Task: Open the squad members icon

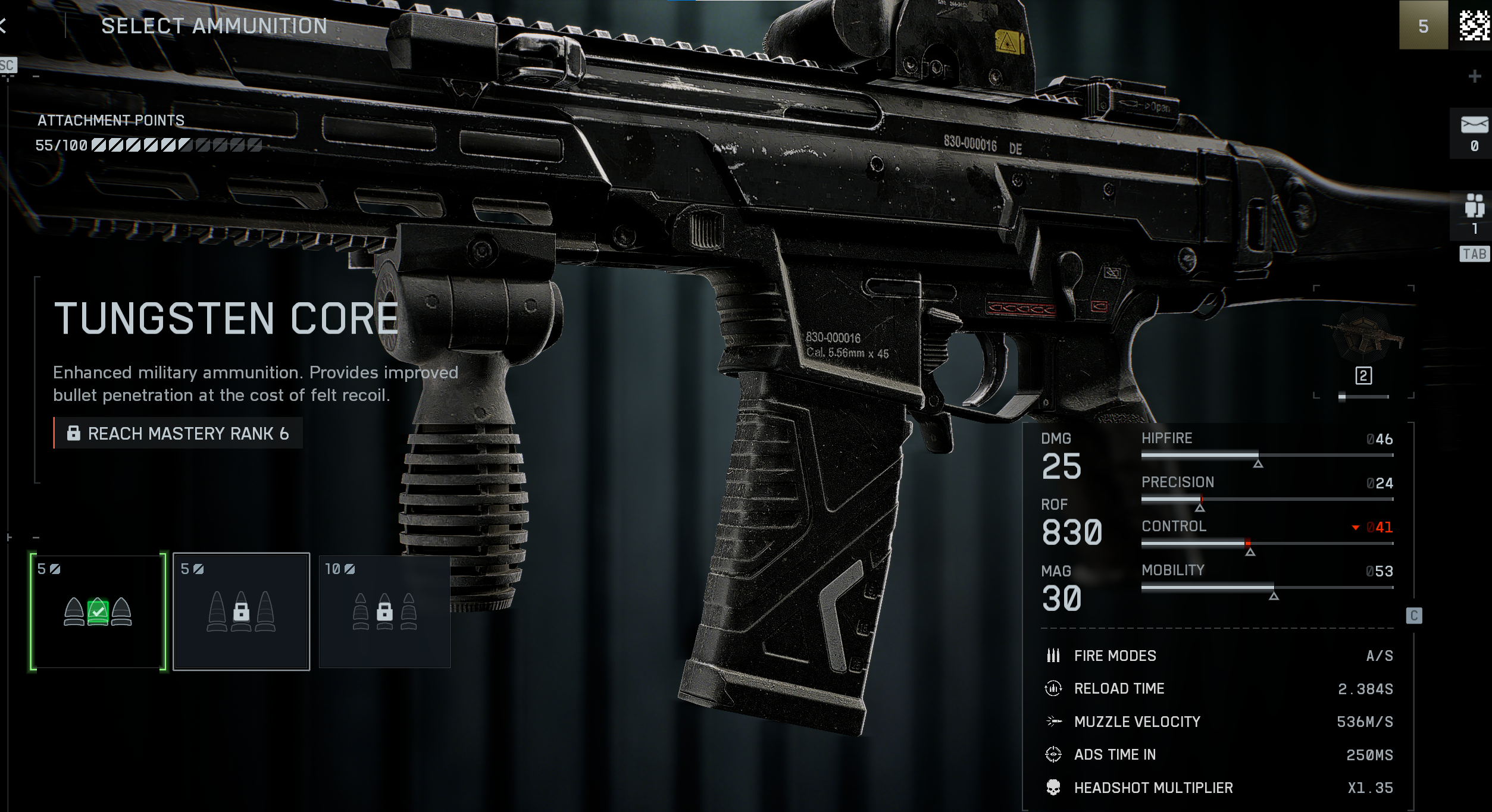Action: (1474, 206)
